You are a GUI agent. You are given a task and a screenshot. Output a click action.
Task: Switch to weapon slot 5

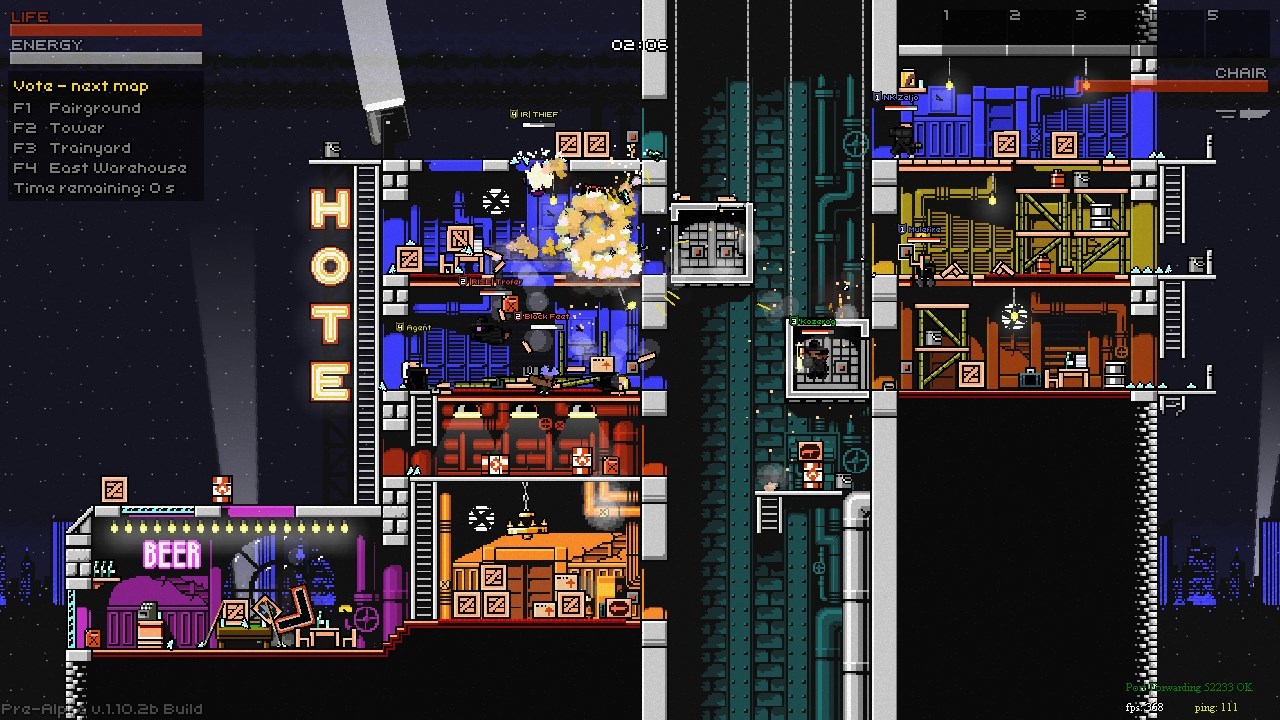(1211, 15)
